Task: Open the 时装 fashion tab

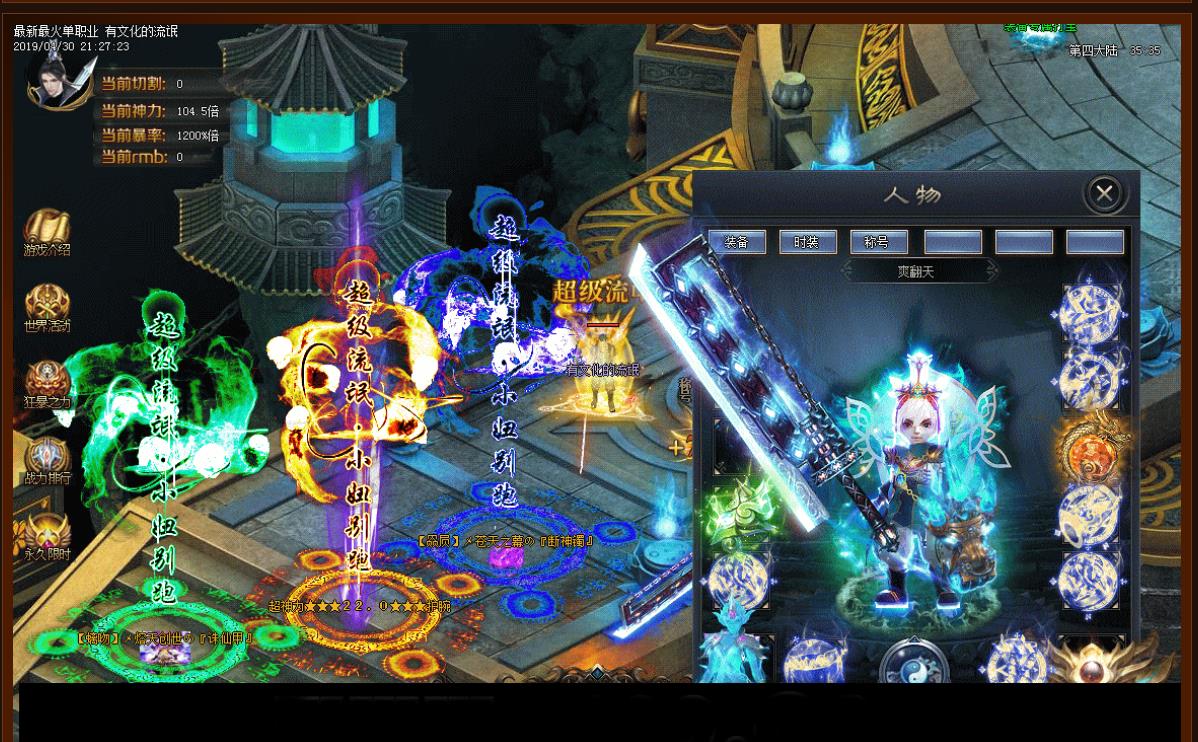Action: tap(808, 242)
